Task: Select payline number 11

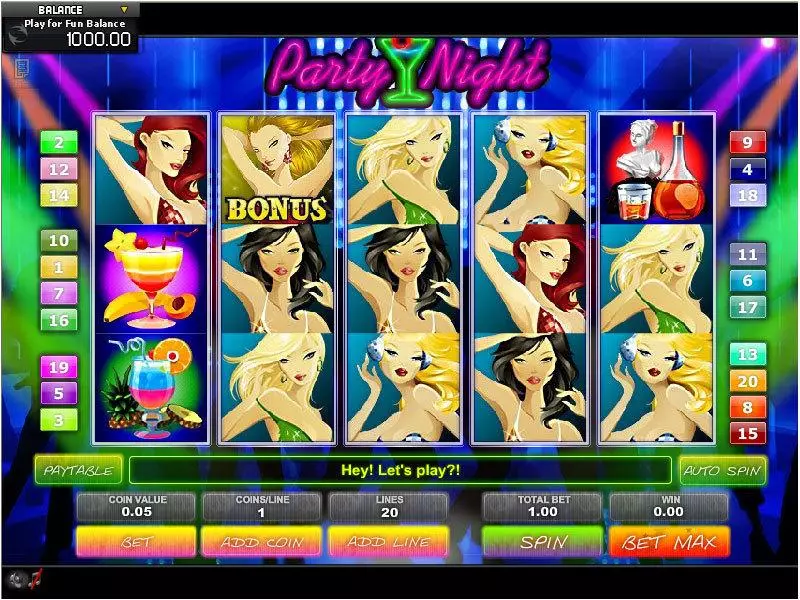Action: [x=747, y=255]
